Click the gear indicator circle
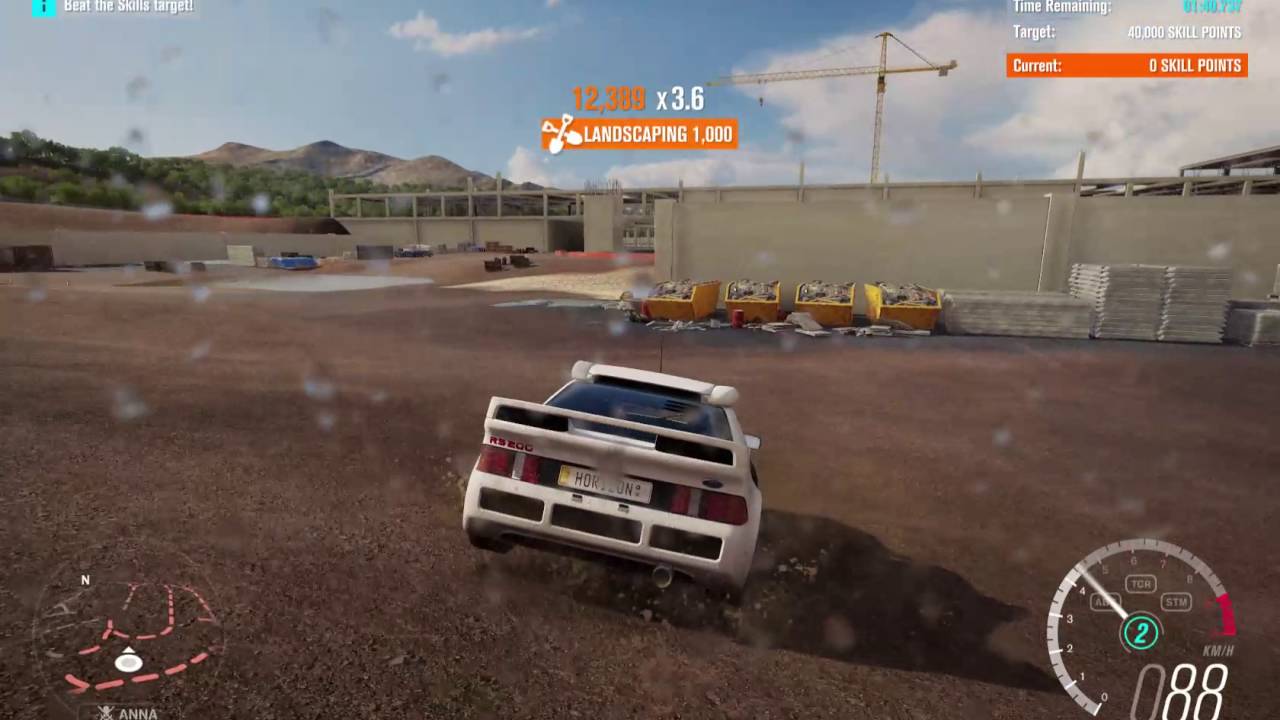This screenshot has width=1280, height=720. click(x=1140, y=632)
